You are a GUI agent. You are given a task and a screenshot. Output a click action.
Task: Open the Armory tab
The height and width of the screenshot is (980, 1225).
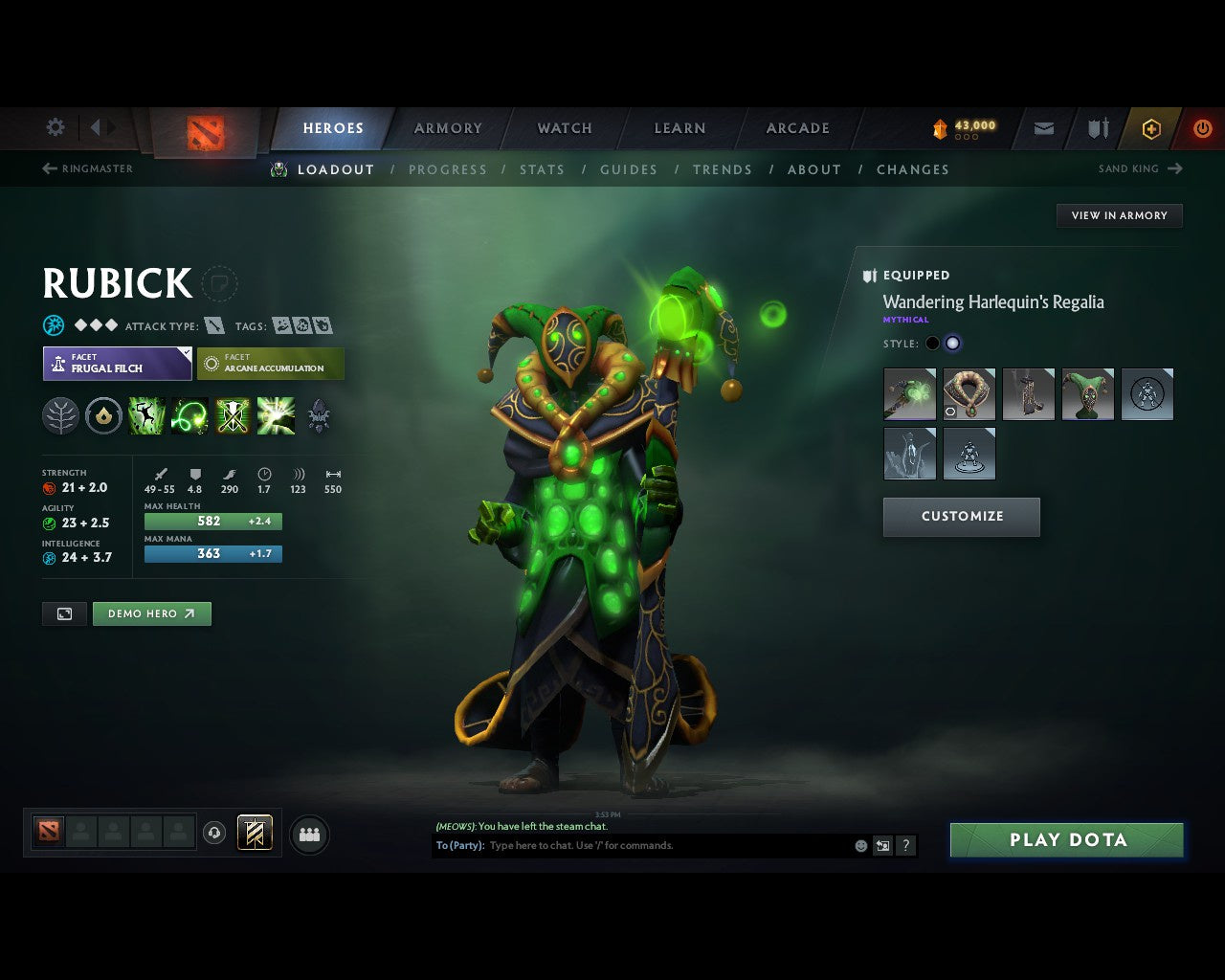point(448,128)
